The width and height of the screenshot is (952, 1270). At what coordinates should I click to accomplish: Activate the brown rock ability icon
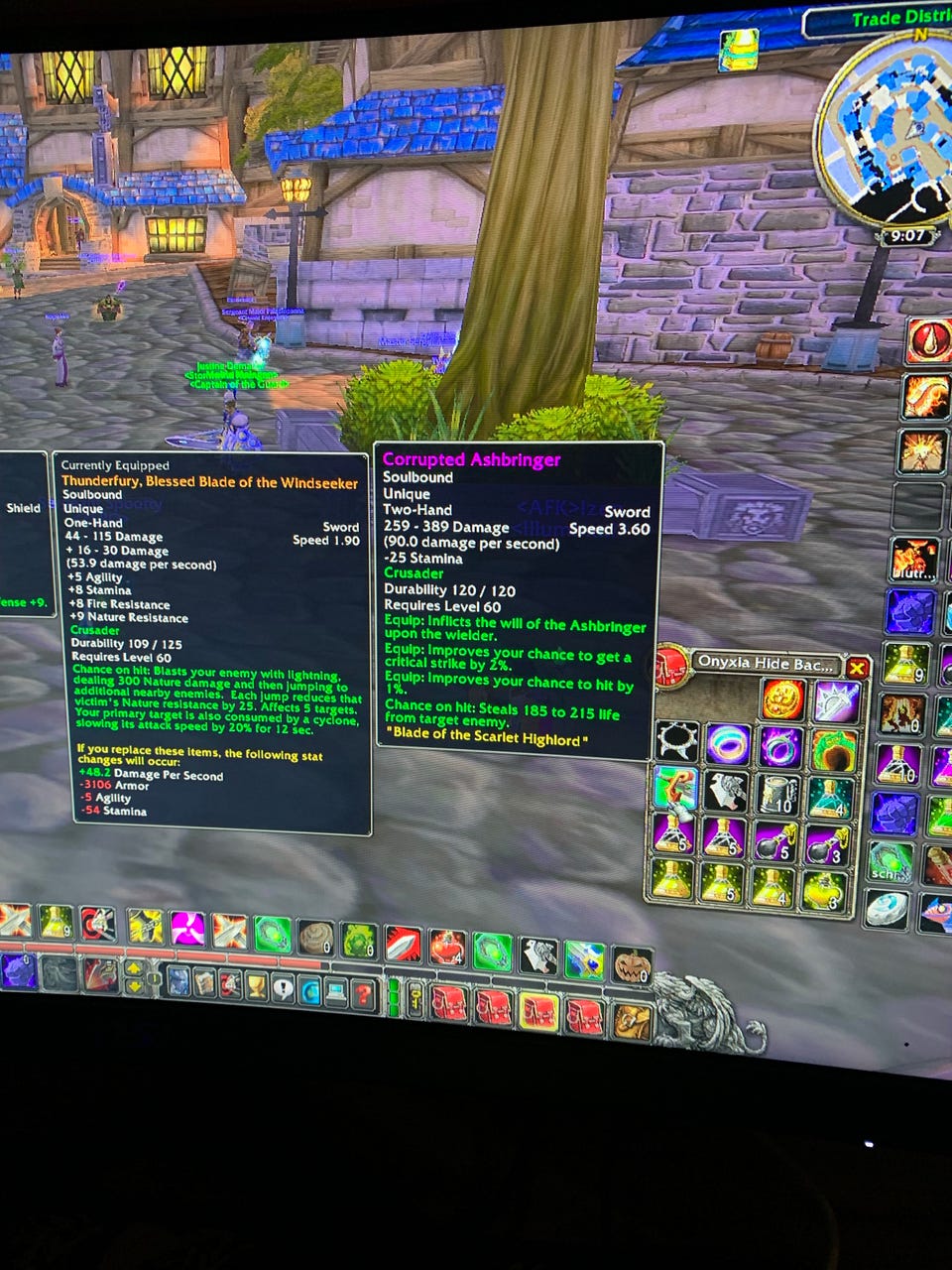point(316,938)
